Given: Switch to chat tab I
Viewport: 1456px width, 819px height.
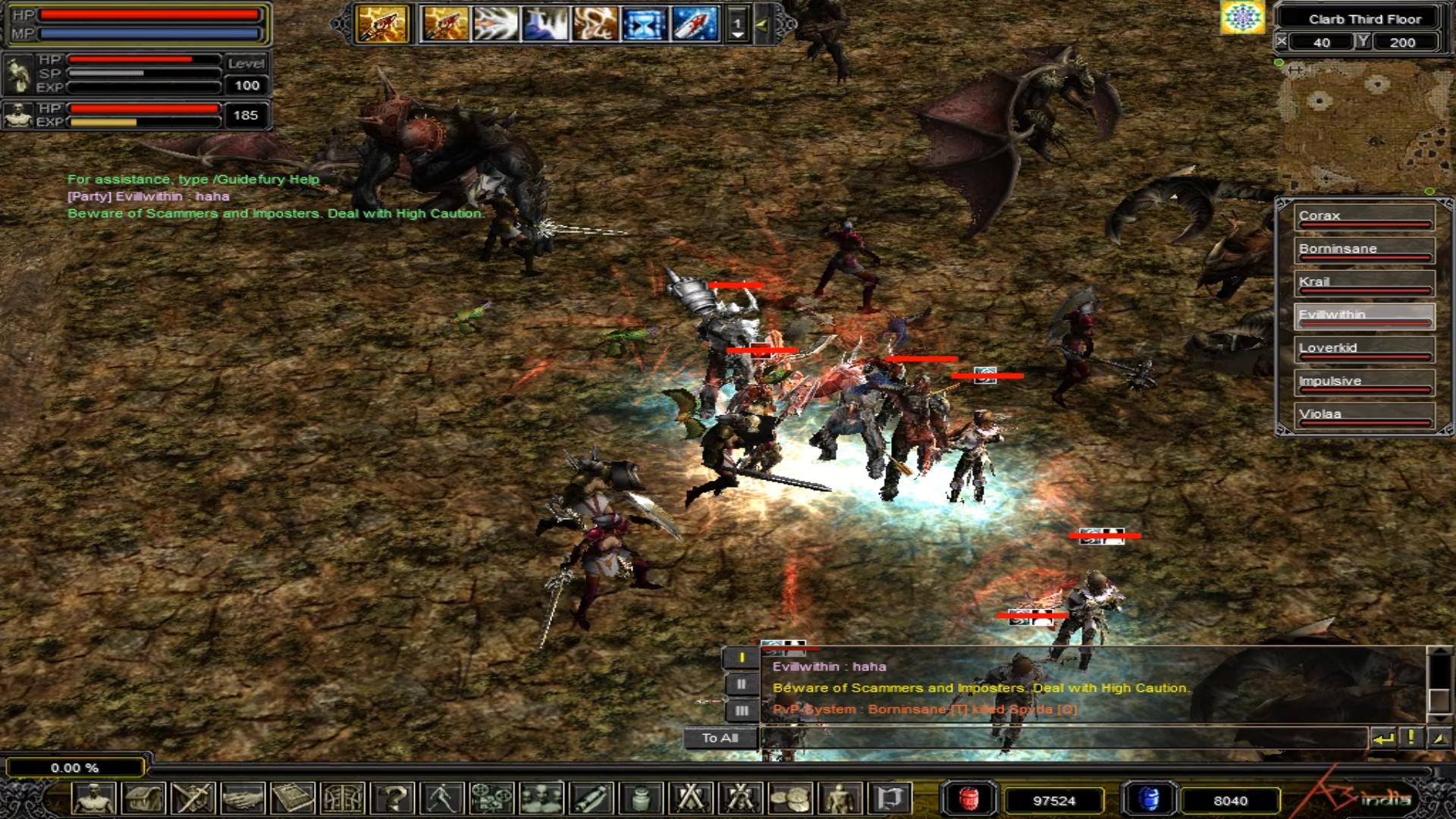Looking at the screenshot, I should point(741,658).
